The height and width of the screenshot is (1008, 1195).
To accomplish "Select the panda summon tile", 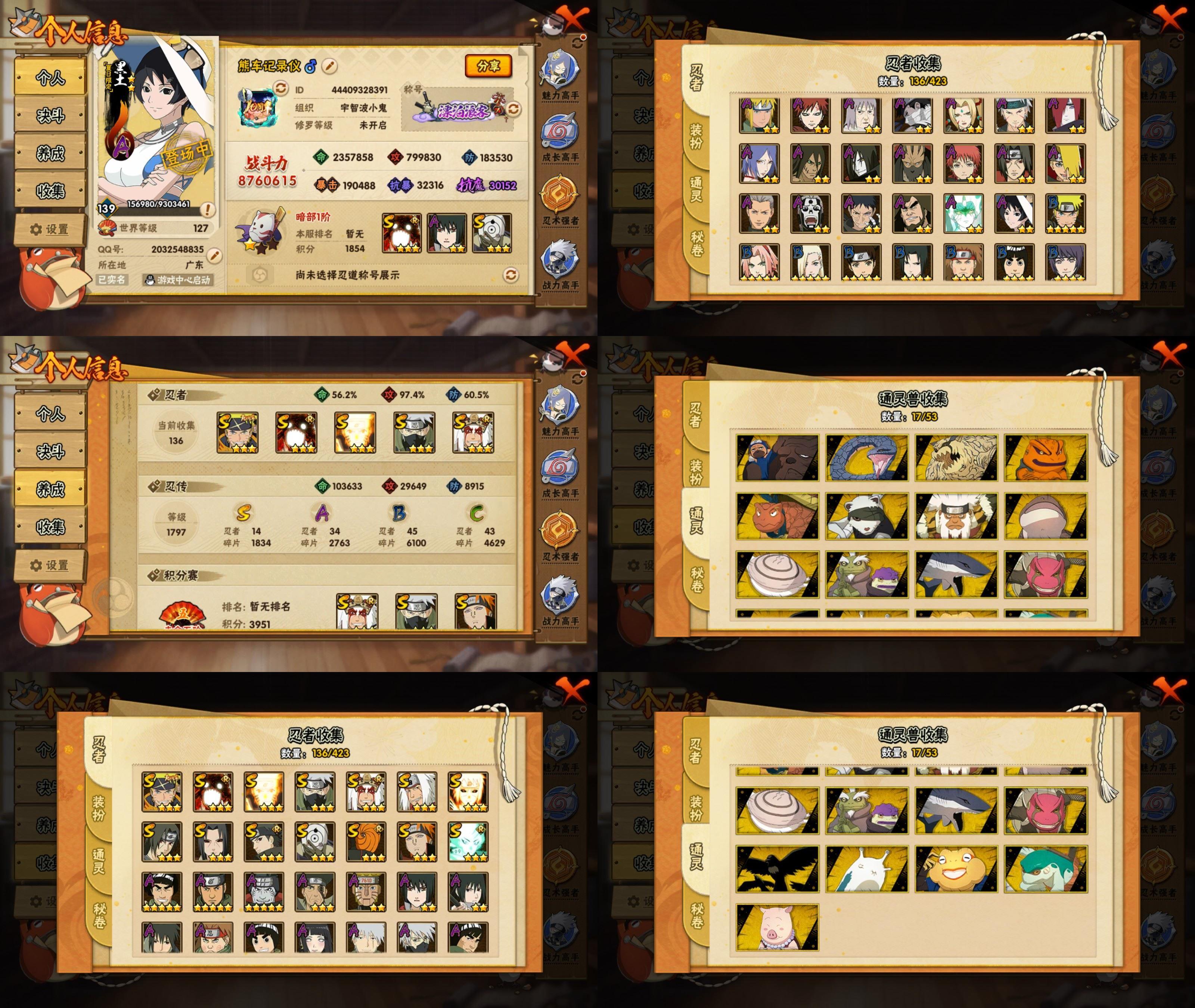I will (866, 516).
